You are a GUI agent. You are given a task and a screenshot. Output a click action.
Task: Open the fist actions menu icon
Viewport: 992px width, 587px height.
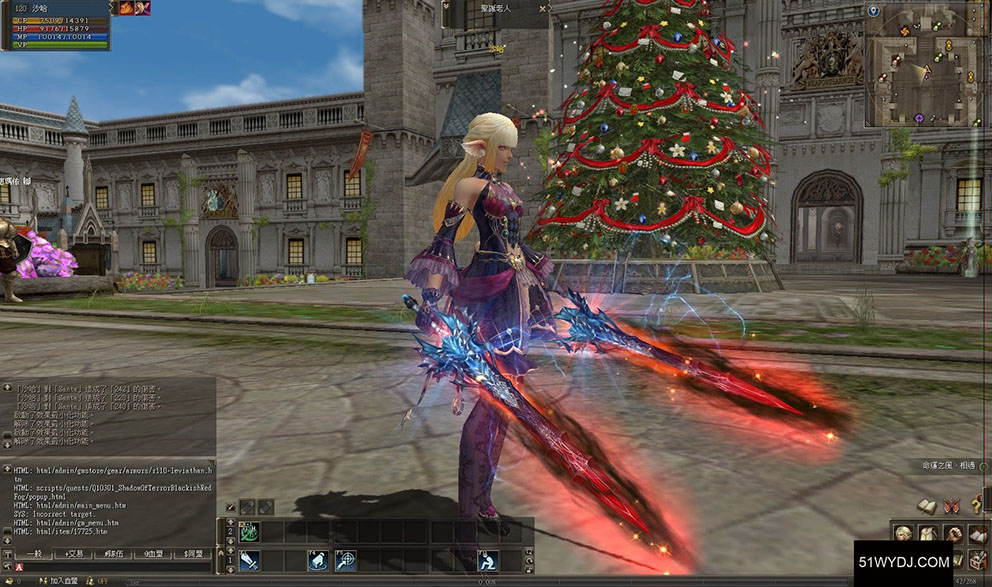click(x=952, y=534)
